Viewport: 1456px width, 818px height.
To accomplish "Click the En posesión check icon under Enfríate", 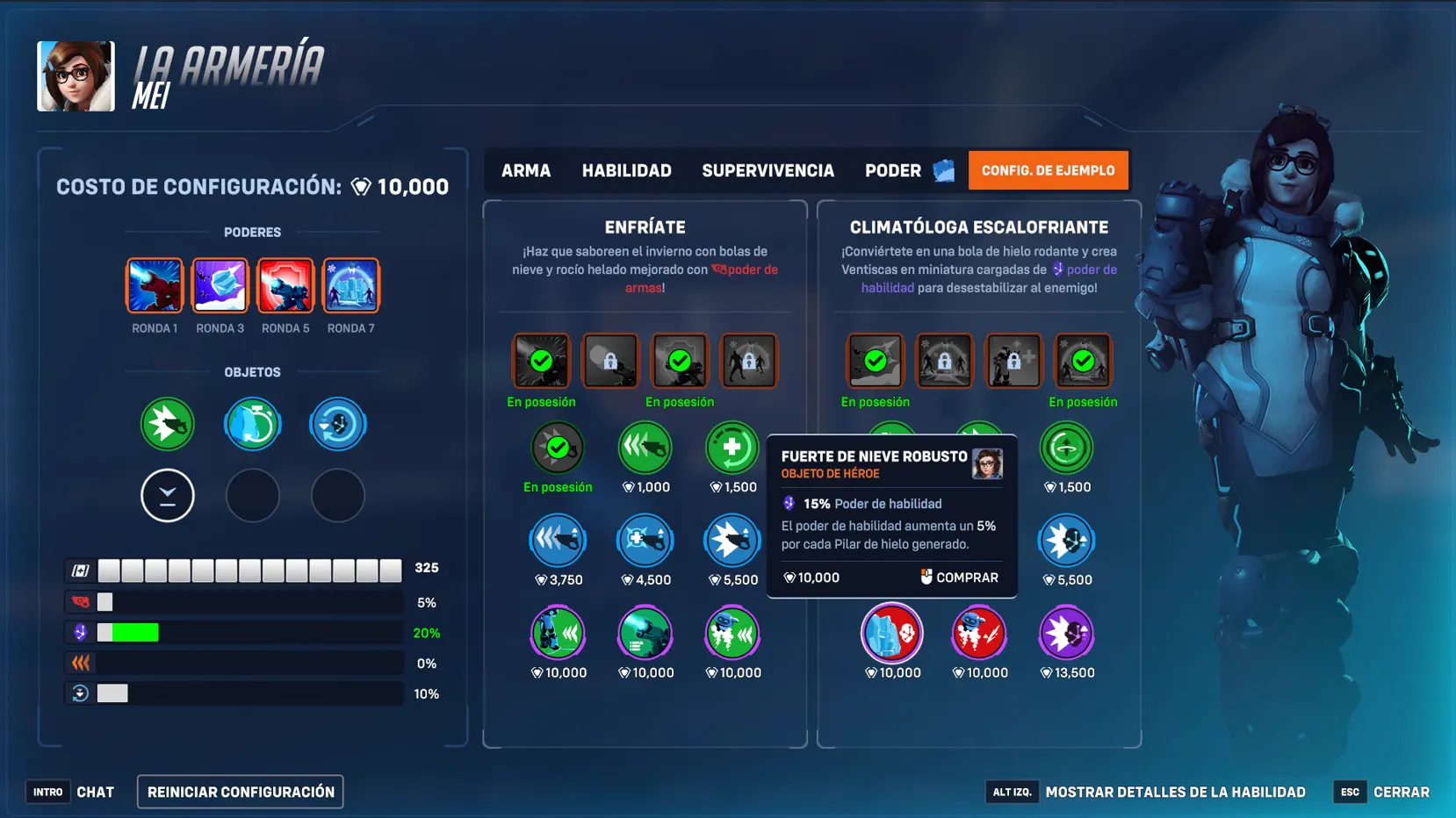I will point(541,360).
